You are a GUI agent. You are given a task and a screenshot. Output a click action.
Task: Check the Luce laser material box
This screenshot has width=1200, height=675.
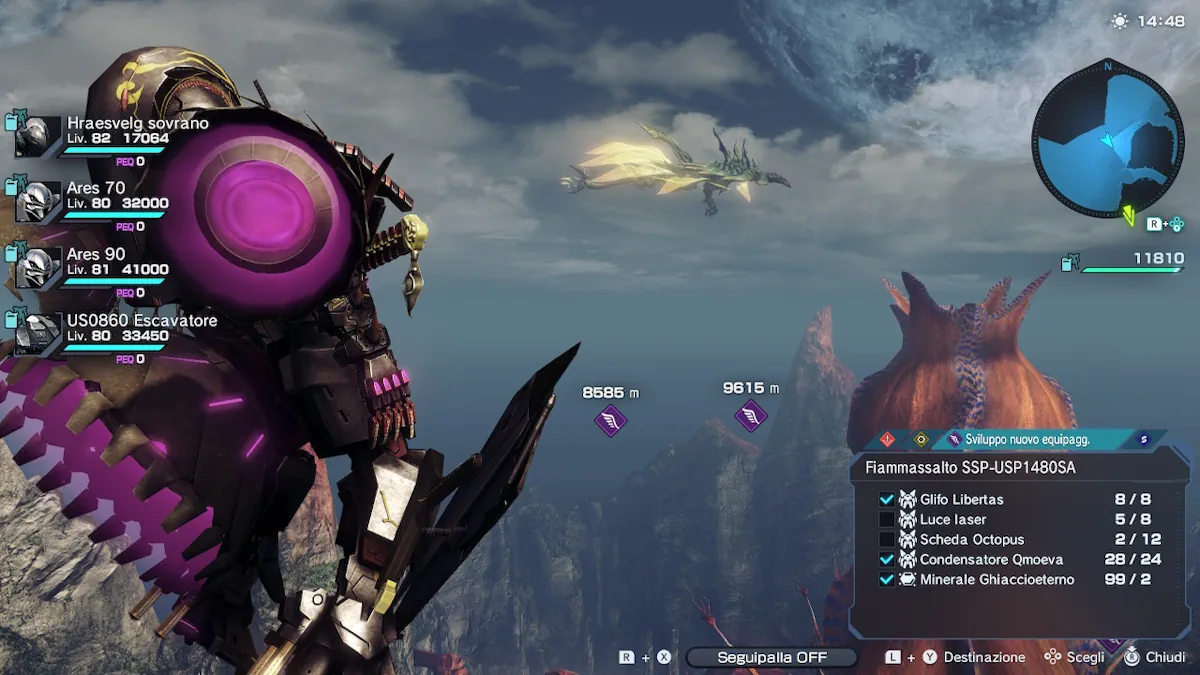click(x=886, y=519)
